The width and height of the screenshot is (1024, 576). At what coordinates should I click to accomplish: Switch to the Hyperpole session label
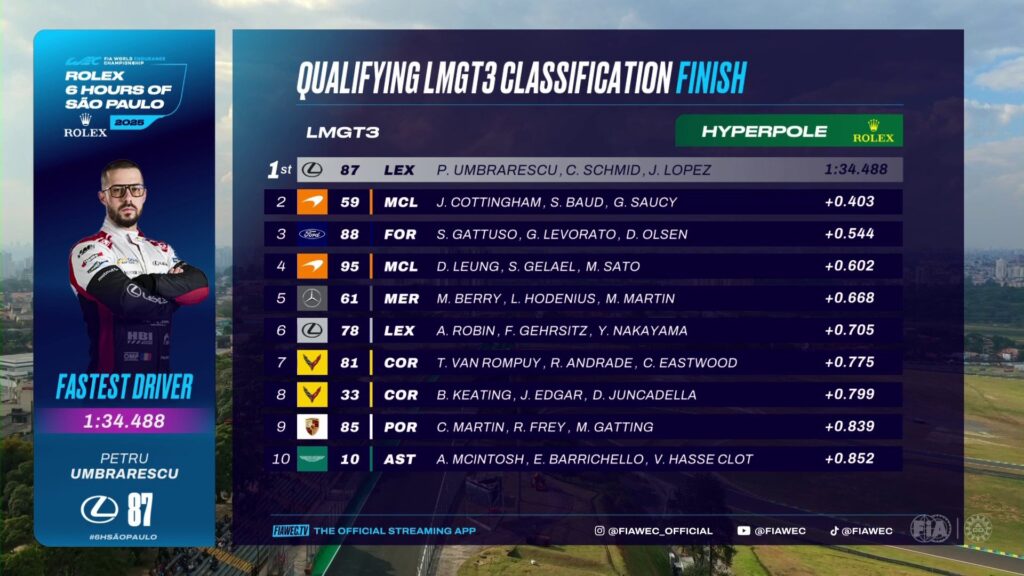click(789, 131)
